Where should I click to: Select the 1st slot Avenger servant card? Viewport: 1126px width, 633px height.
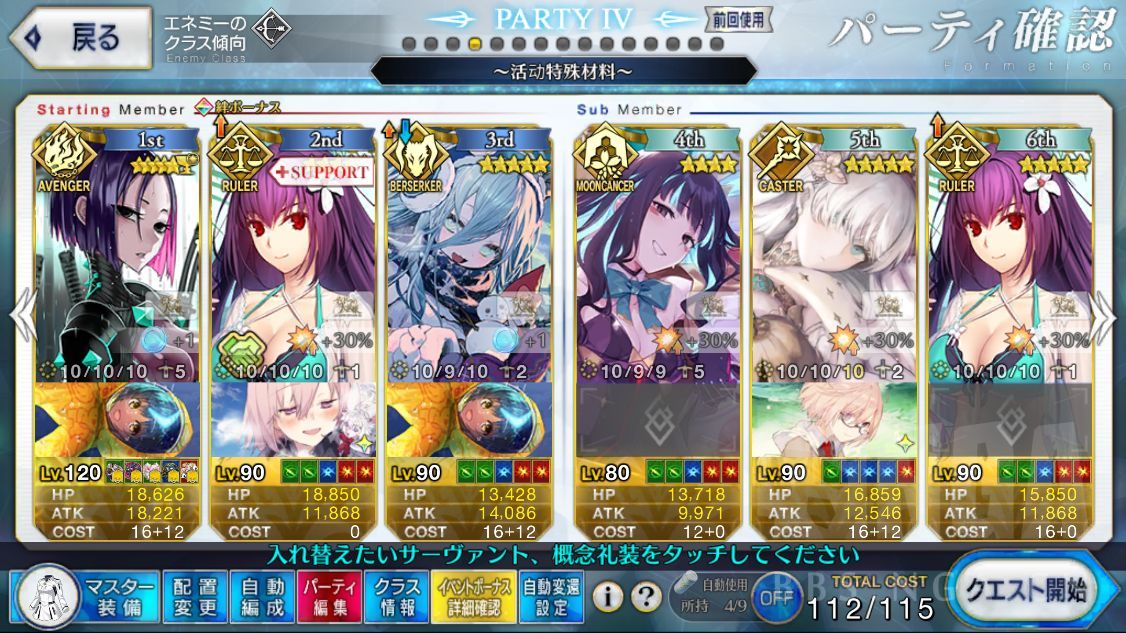118,260
